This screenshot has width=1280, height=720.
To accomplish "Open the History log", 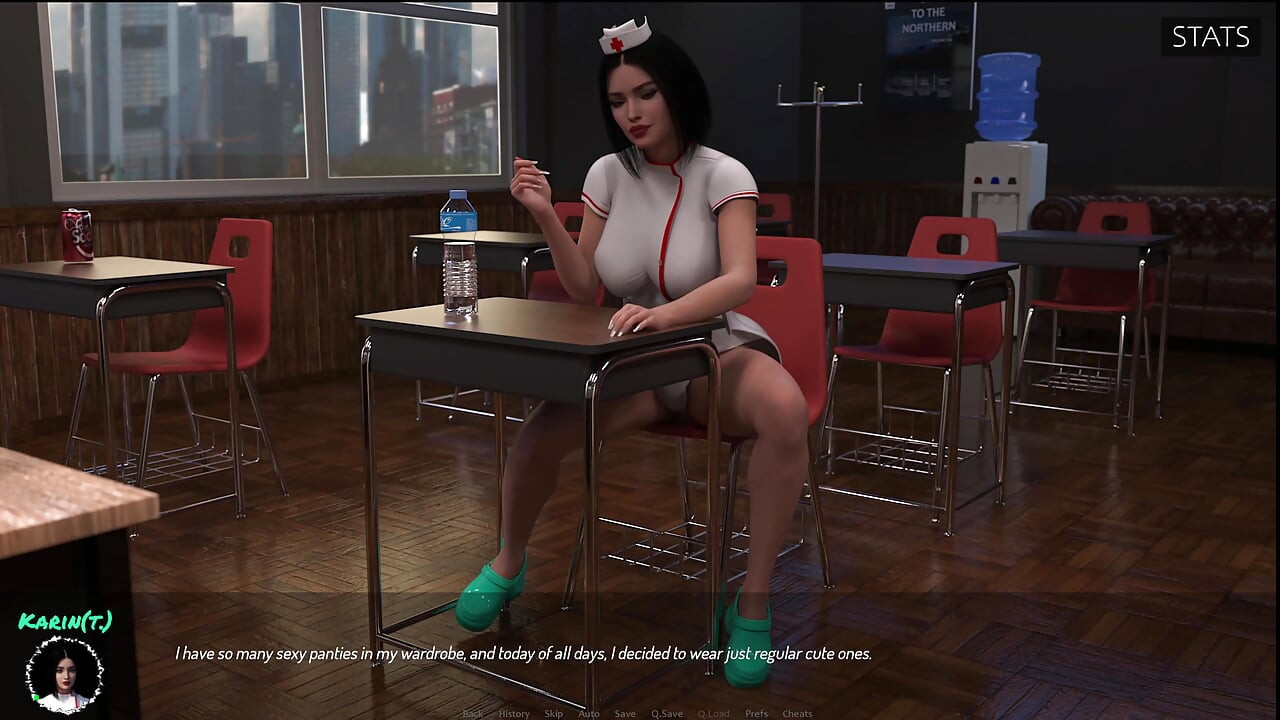I will pyautogui.click(x=512, y=714).
